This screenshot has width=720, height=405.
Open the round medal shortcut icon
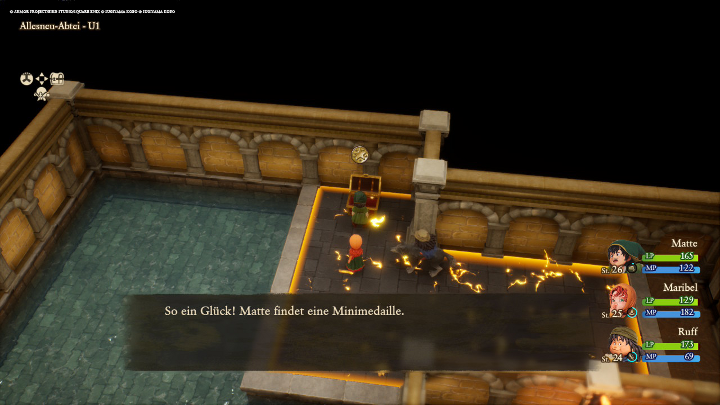(26, 78)
